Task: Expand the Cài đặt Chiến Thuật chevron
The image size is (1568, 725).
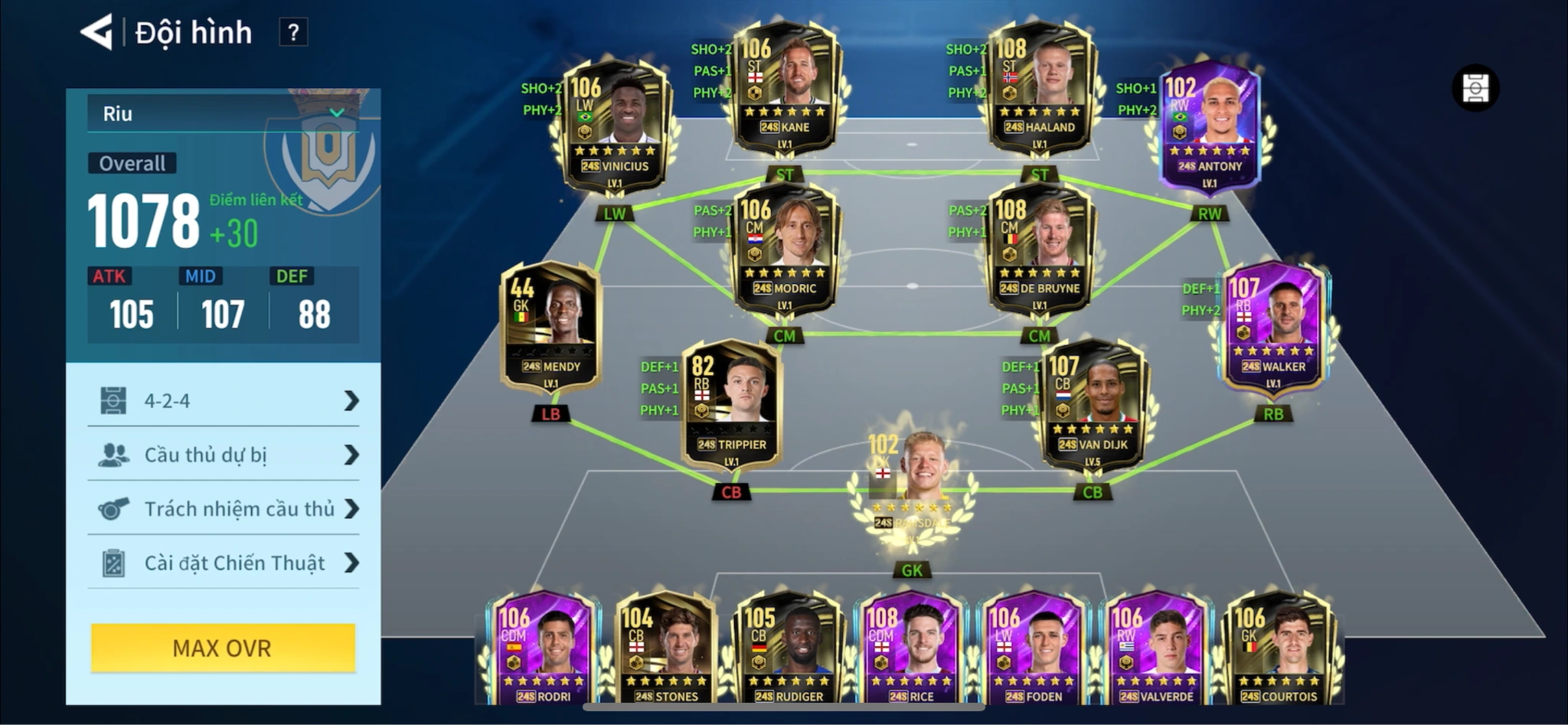Action: 351,563
